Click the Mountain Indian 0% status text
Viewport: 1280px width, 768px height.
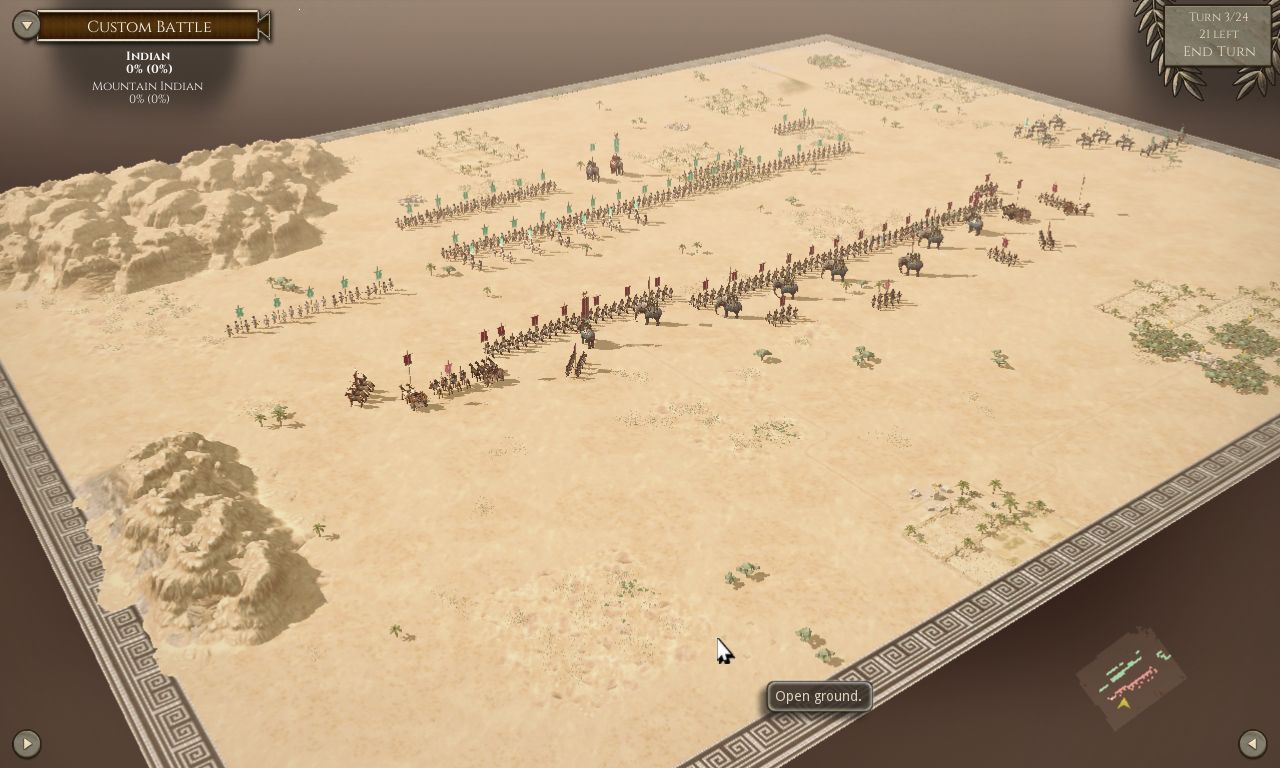tap(147, 92)
